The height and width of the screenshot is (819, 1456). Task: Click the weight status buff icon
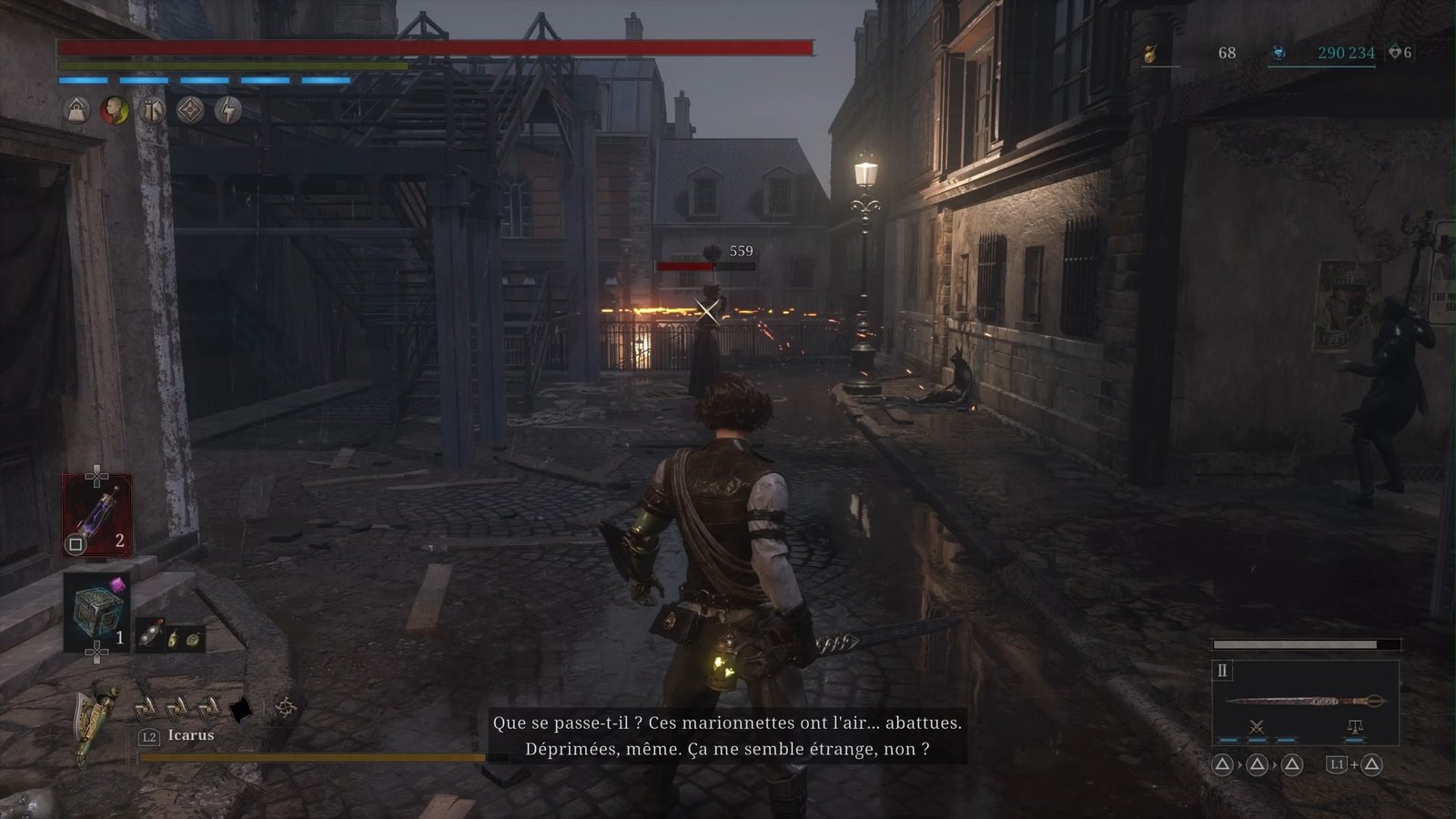76,111
